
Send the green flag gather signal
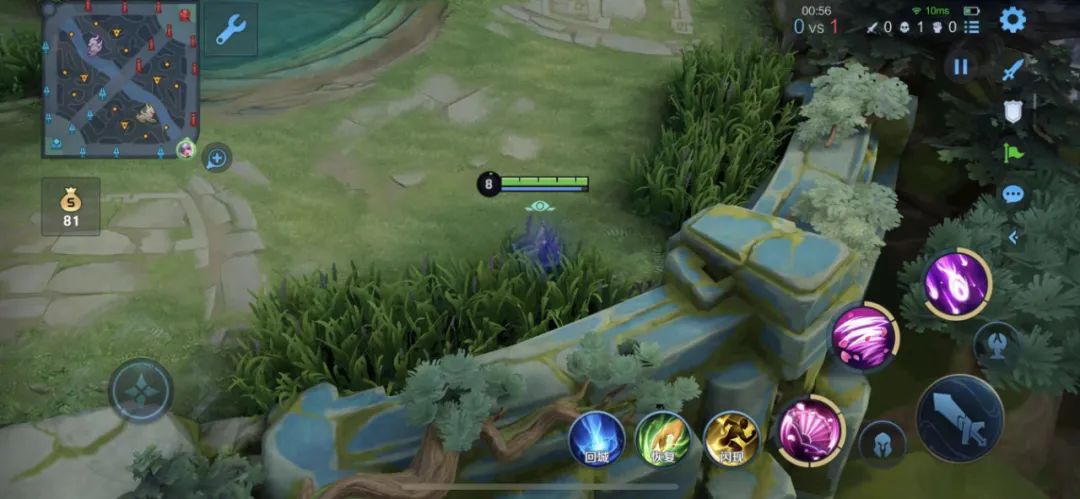[x=1013, y=153]
